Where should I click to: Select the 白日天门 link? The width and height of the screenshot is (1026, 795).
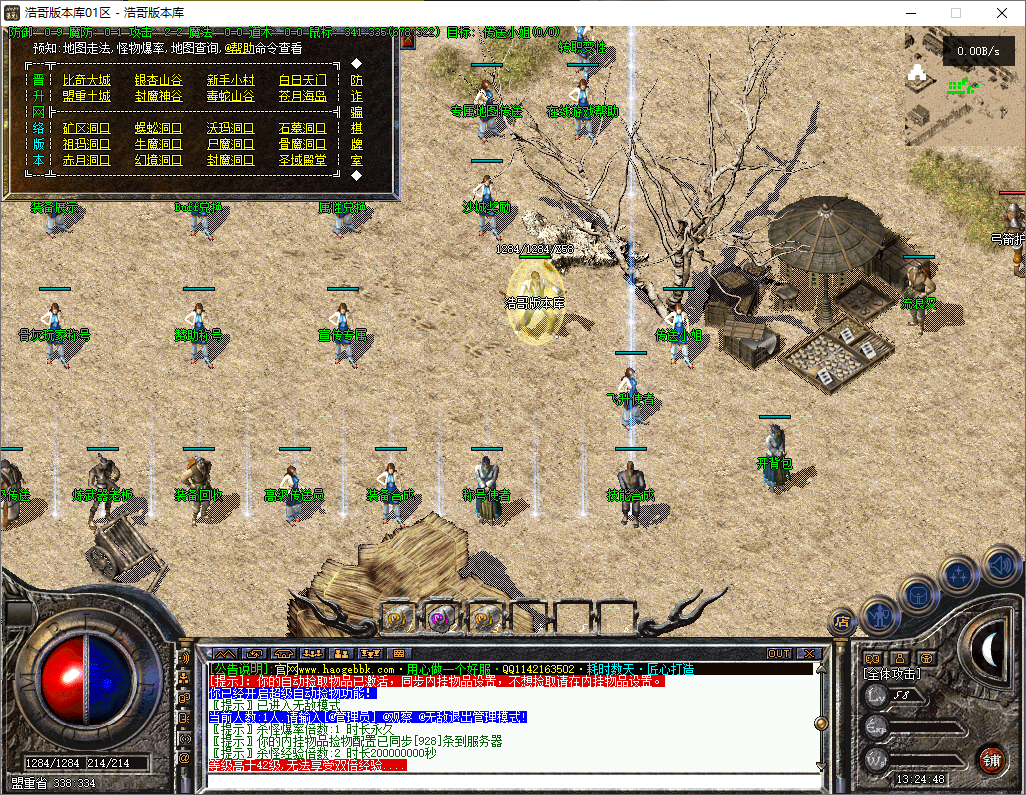302,80
